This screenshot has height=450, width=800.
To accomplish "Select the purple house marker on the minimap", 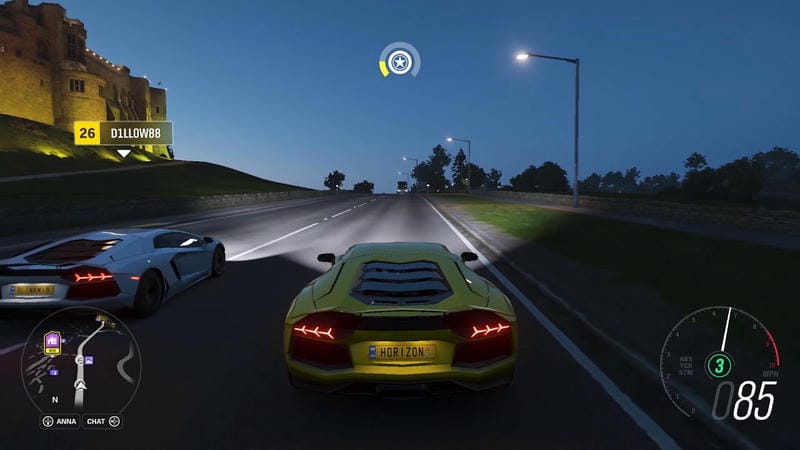I will [x=51, y=341].
